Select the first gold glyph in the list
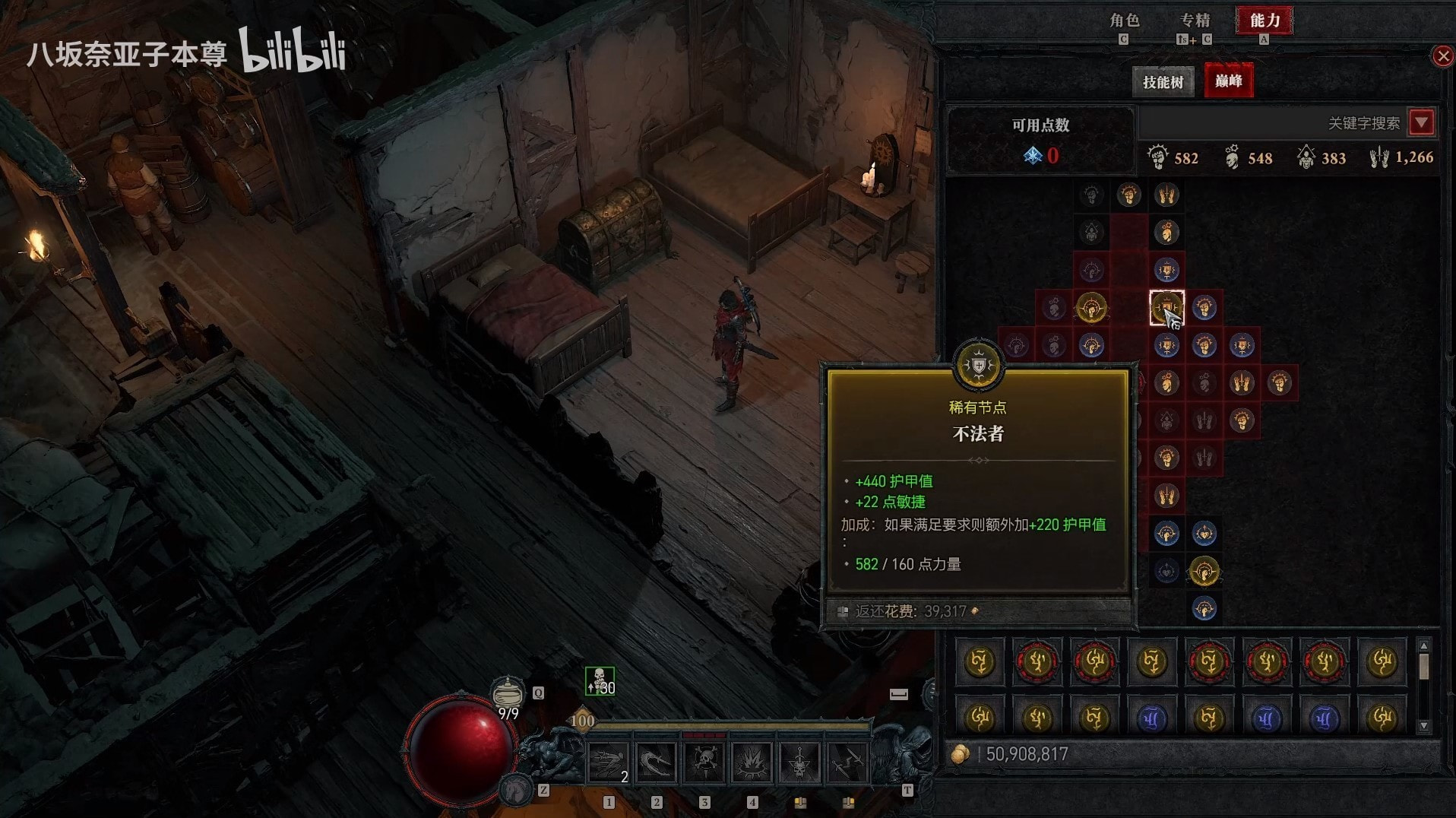 980,661
